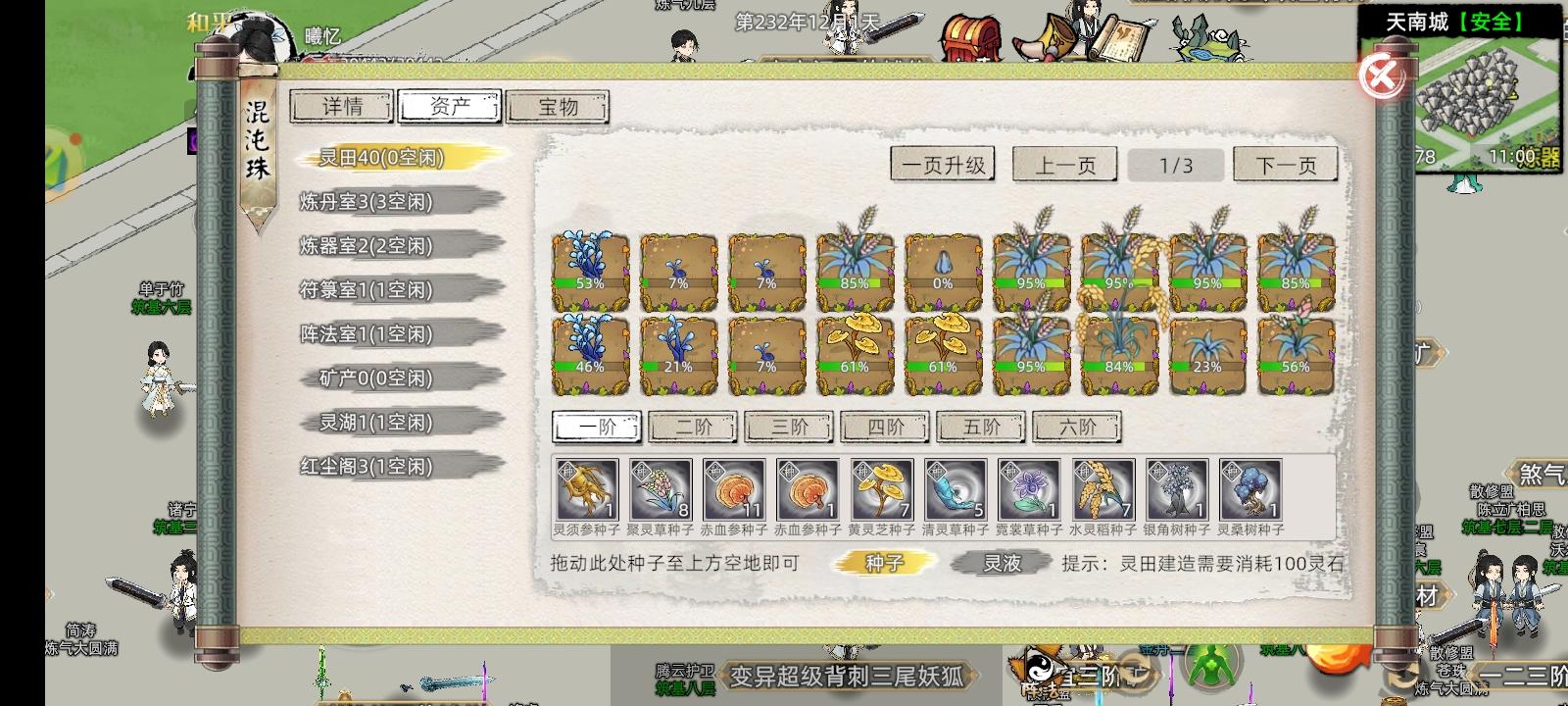Viewport: 1568px width, 706px height.
Task: Select the 聚灵草种子 seed icon
Action: tap(660, 488)
